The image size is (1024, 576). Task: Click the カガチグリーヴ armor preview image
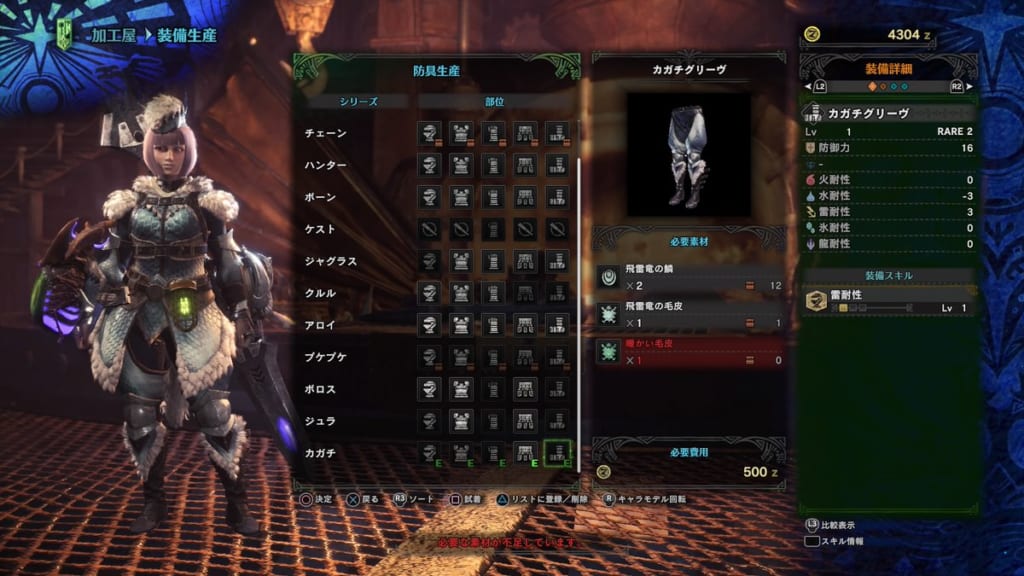tap(688, 154)
